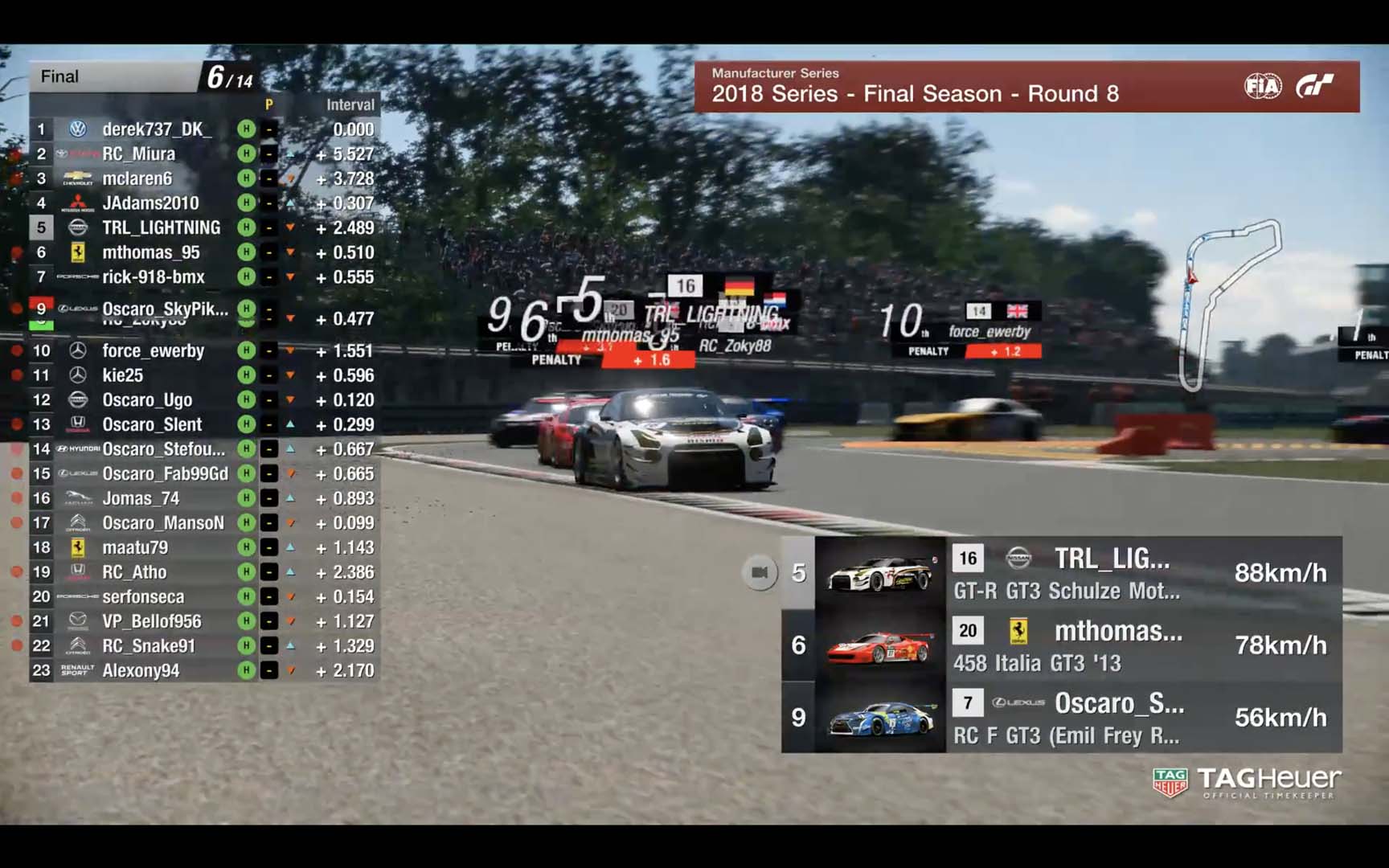Click the force_ewerby name tag above car
The height and width of the screenshot is (868, 1389).
tap(989, 331)
